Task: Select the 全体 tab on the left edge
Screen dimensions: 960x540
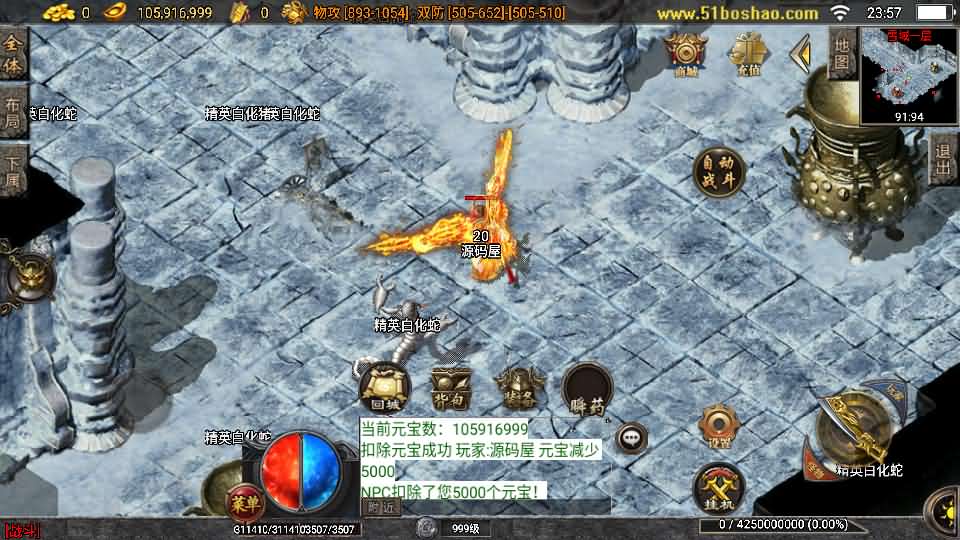Action: 13,56
